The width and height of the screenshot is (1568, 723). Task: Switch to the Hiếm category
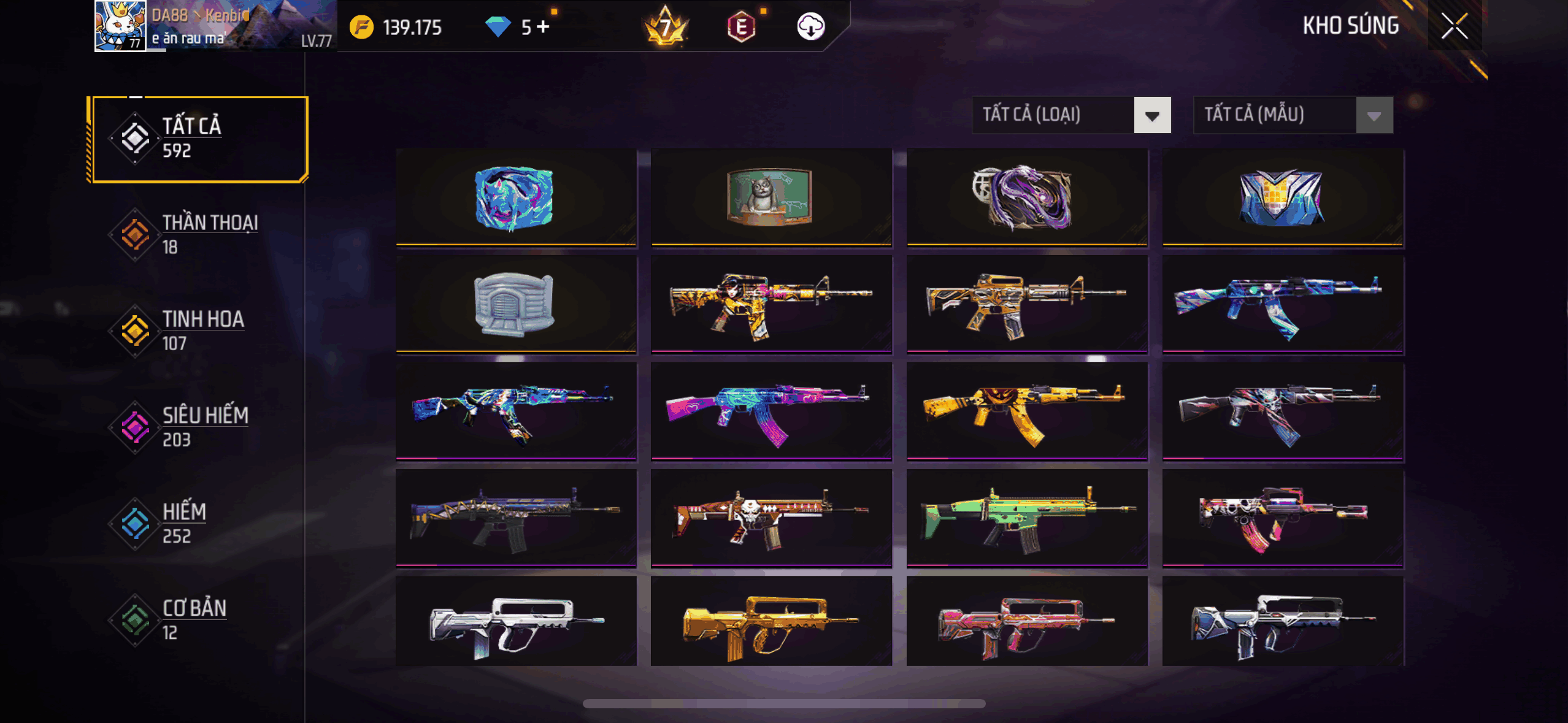click(x=198, y=523)
